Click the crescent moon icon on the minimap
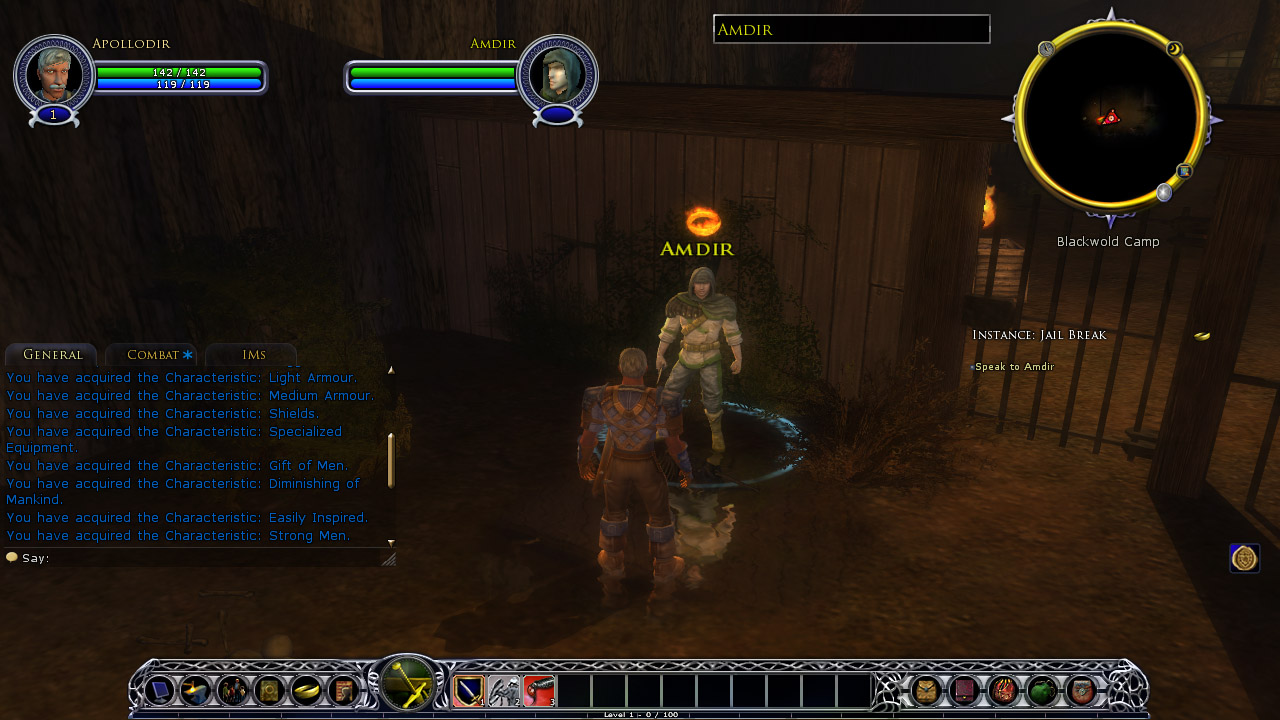This screenshot has width=1280, height=720. pyautogui.click(x=1174, y=49)
